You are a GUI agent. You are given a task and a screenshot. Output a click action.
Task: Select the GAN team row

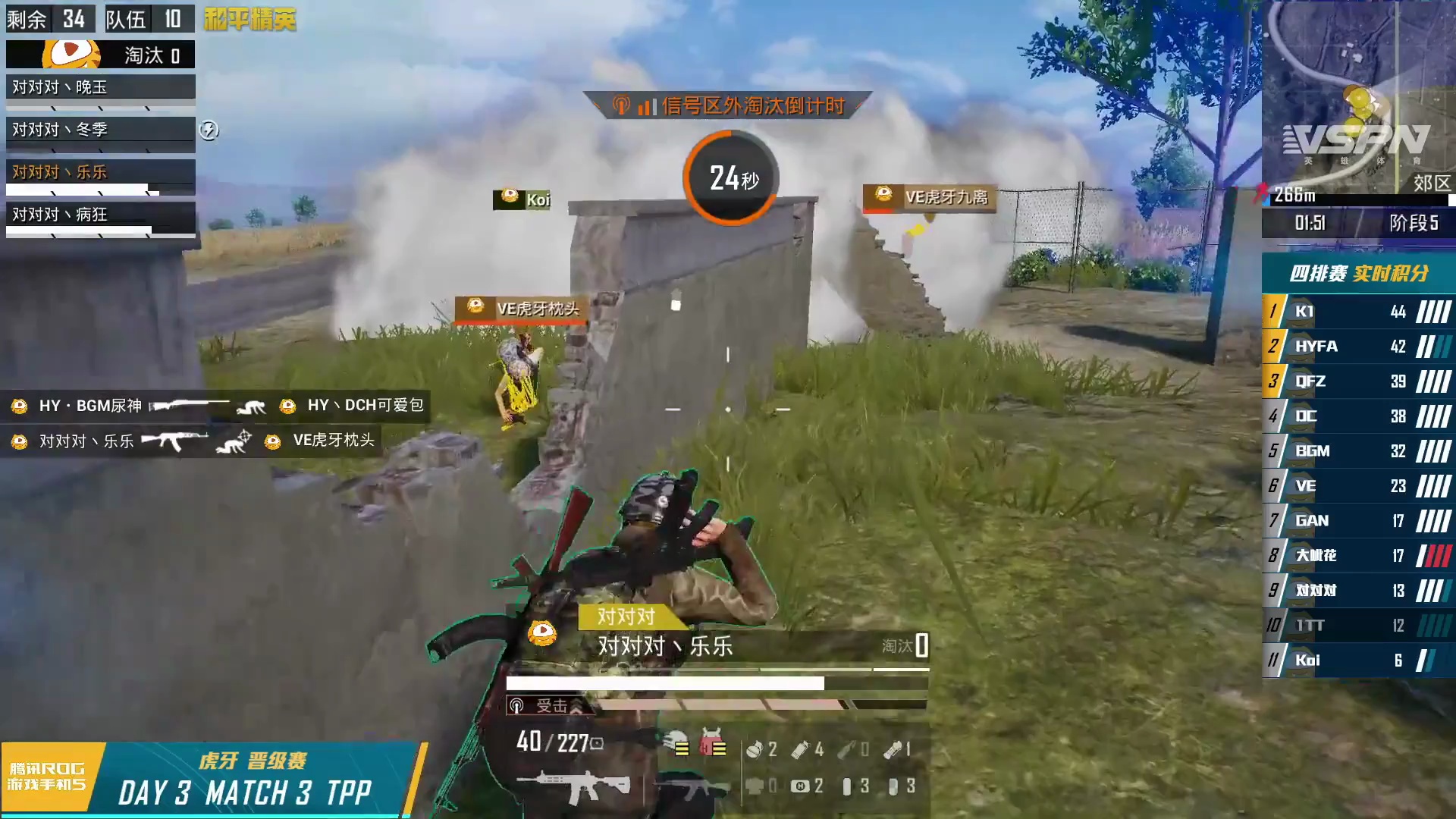tap(1357, 521)
